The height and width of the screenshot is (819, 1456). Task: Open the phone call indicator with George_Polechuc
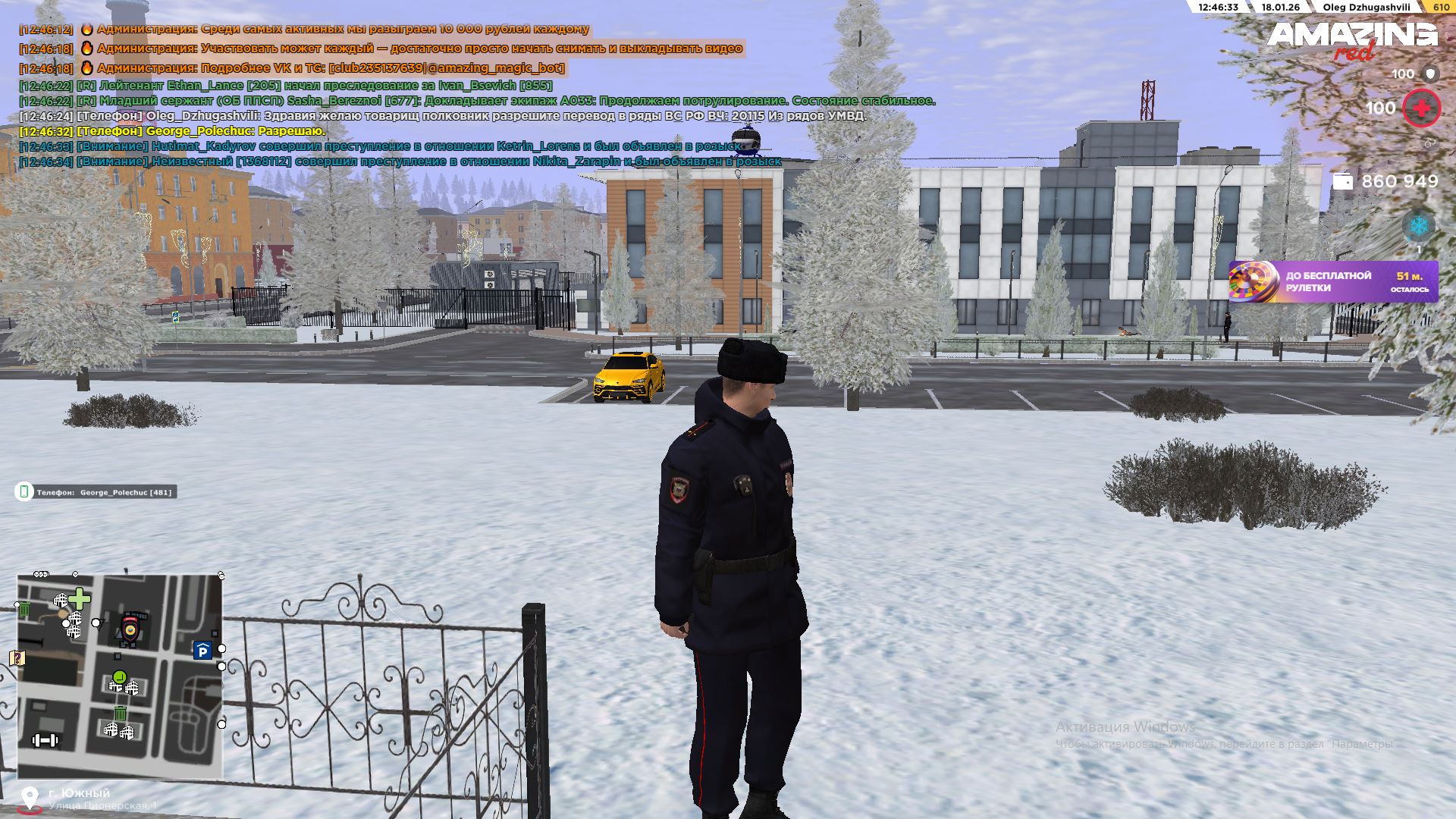[96, 492]
